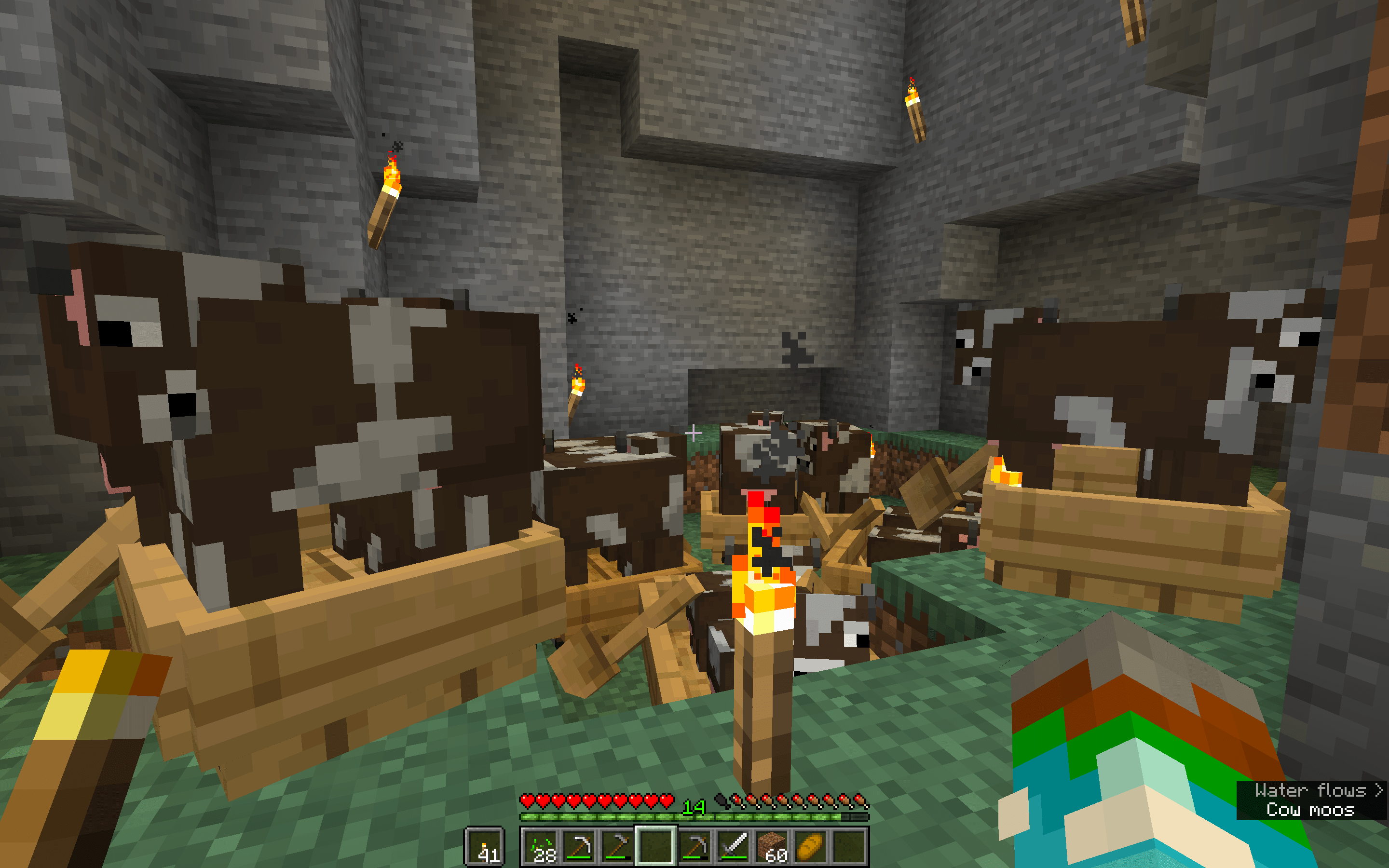Click the last heart in the health bar
The image size is (1389, 868).
(x=667, y=801)
